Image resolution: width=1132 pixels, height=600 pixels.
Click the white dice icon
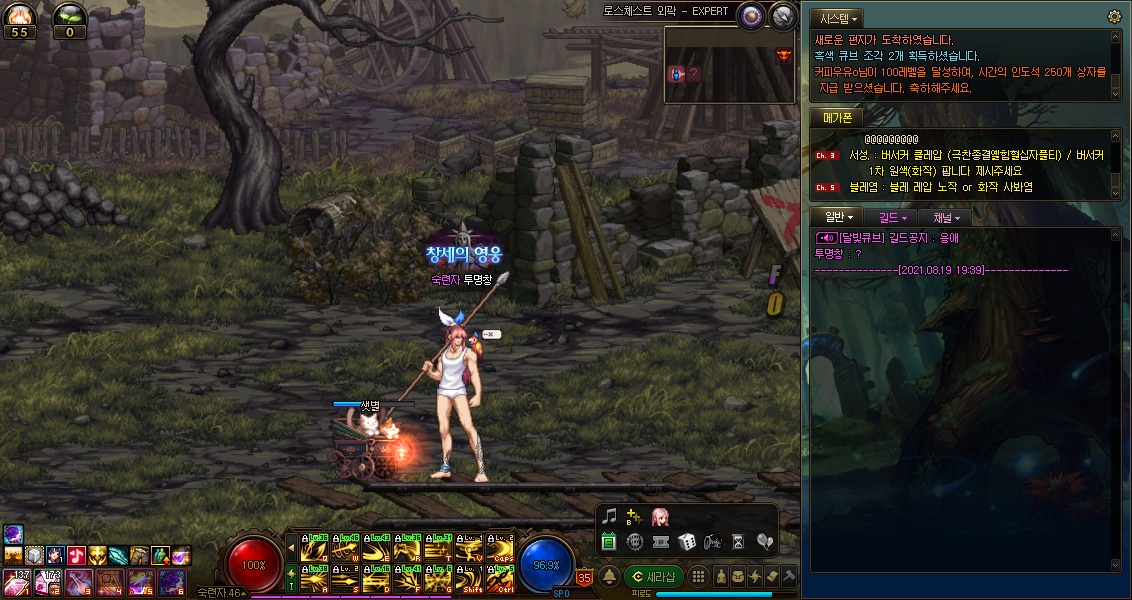coord(687,542)
